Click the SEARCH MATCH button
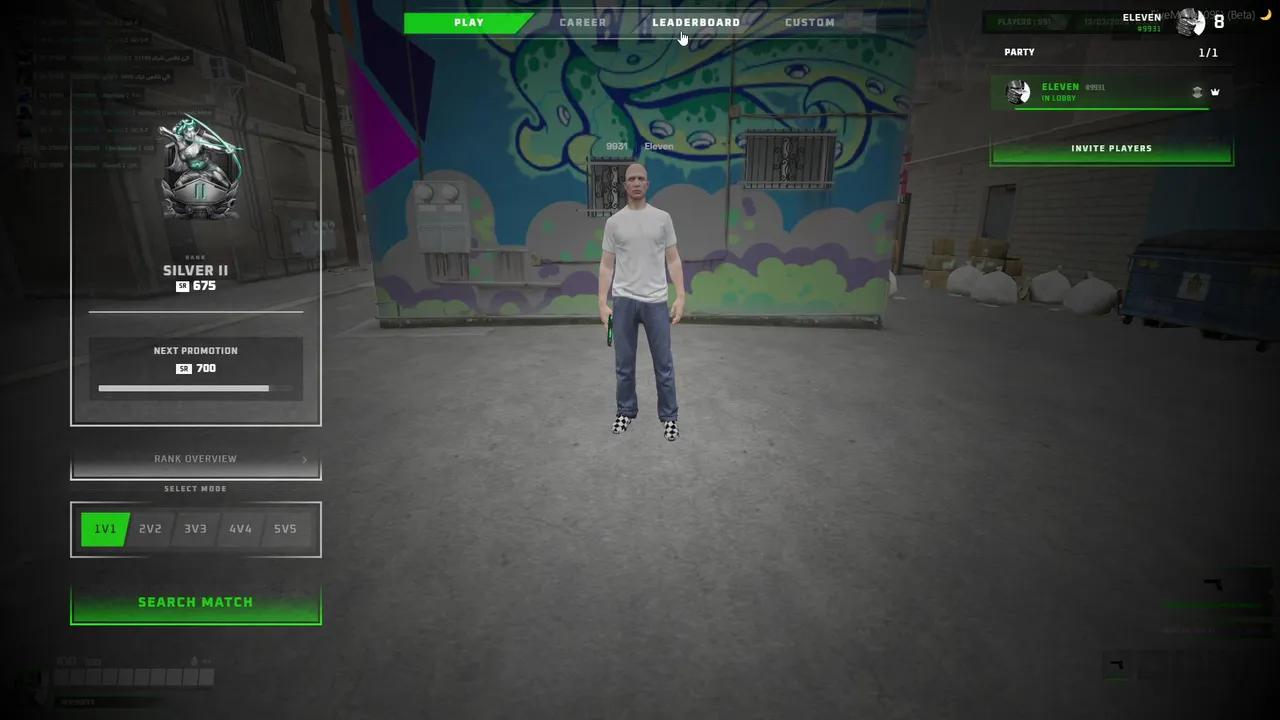Screen dimensions: 1280x720 tap(195, 601)
